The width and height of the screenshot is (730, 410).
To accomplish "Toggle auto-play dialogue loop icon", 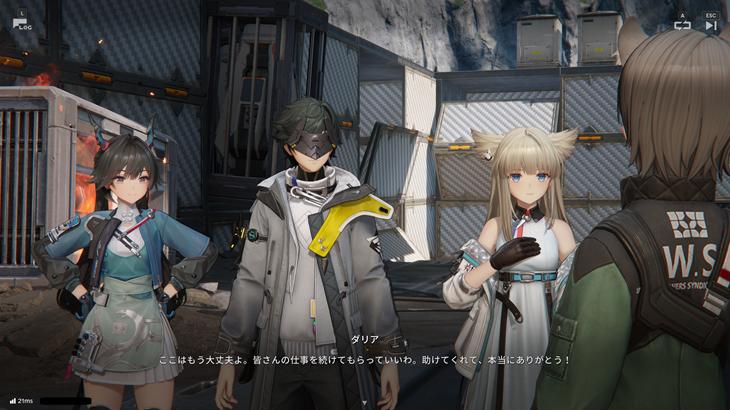I will (682, 26).
